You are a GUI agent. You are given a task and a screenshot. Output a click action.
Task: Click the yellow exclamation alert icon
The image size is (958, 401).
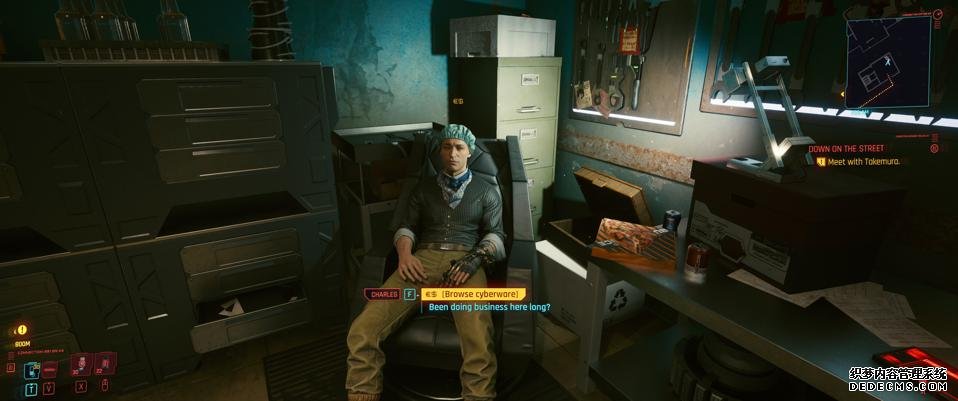point(22,328)
